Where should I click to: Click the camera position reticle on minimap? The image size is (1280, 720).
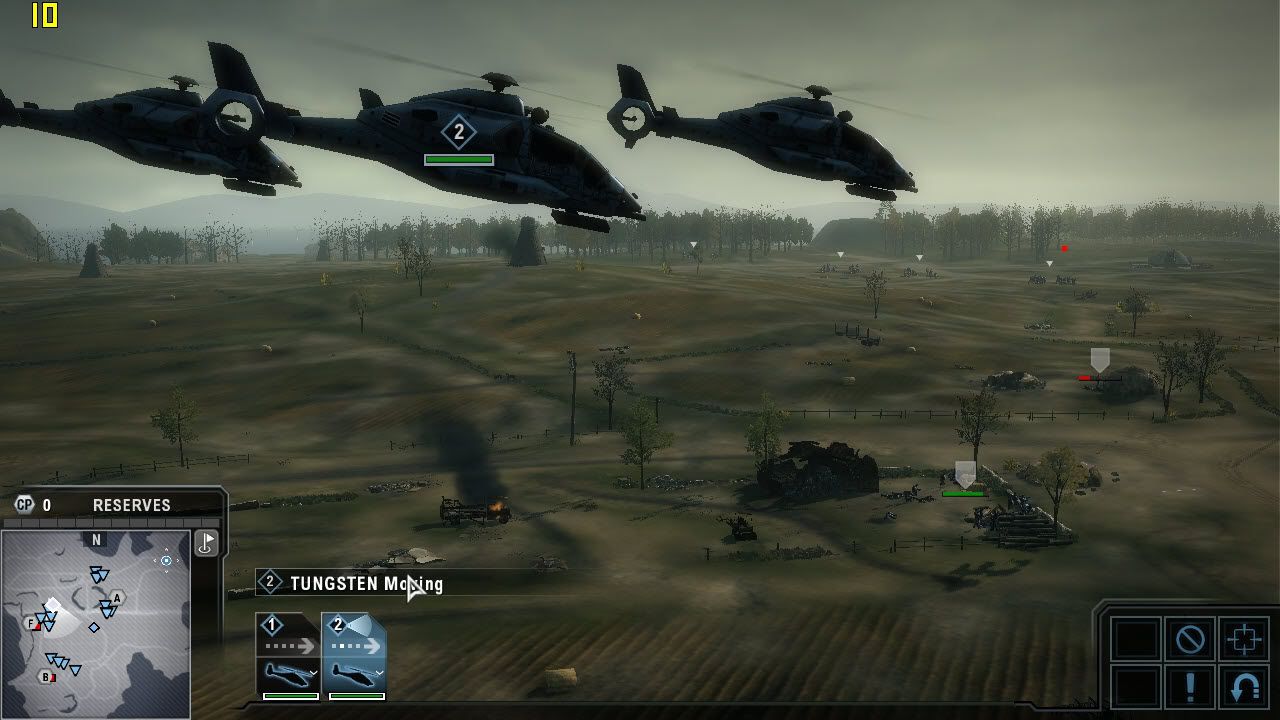click(166, 561)
